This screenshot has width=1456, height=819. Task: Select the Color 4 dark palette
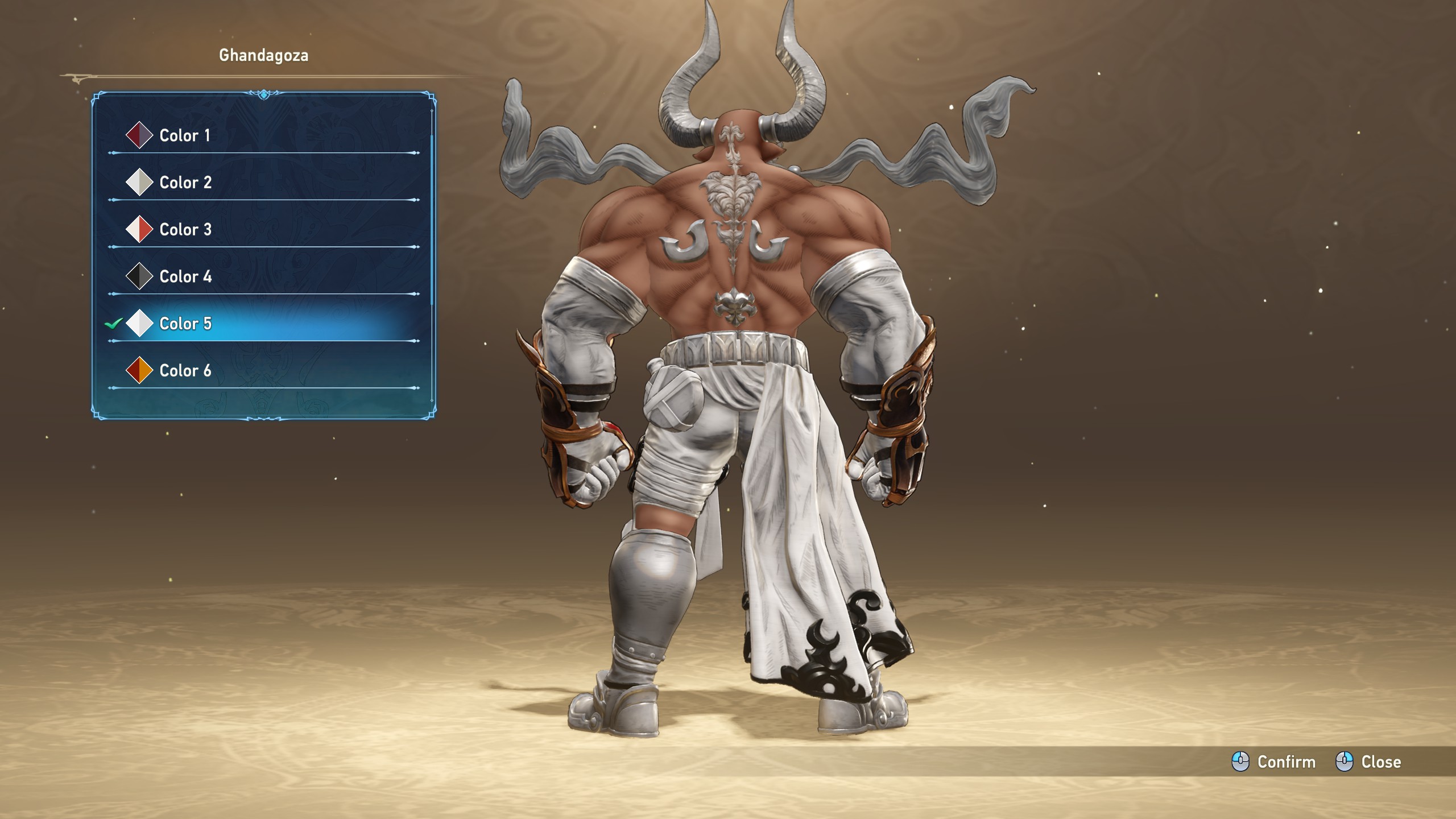tap(185, 277)
